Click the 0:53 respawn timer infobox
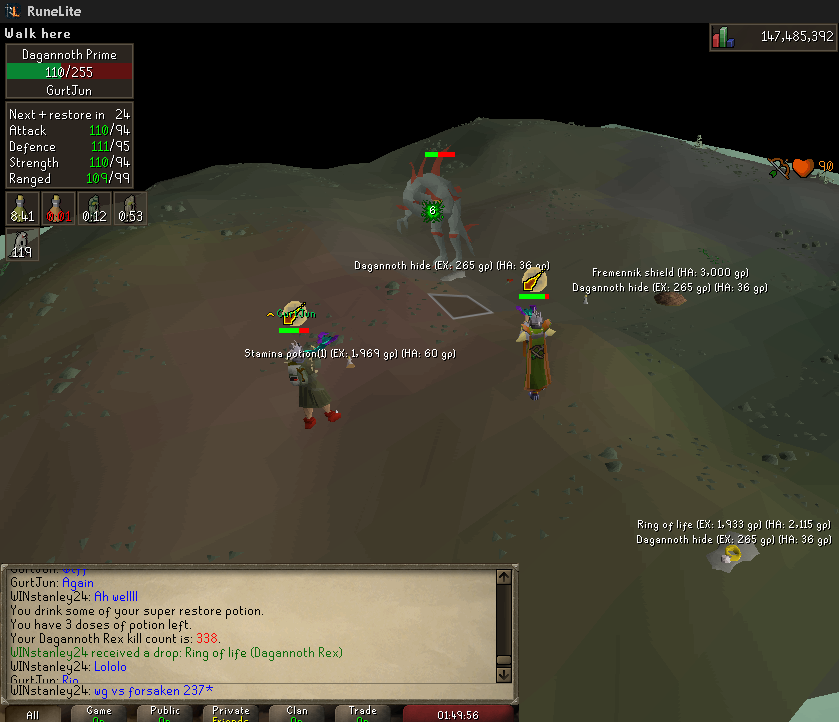Screen dimensions: 839x722 pyautogui.click(x=130, y=208)
